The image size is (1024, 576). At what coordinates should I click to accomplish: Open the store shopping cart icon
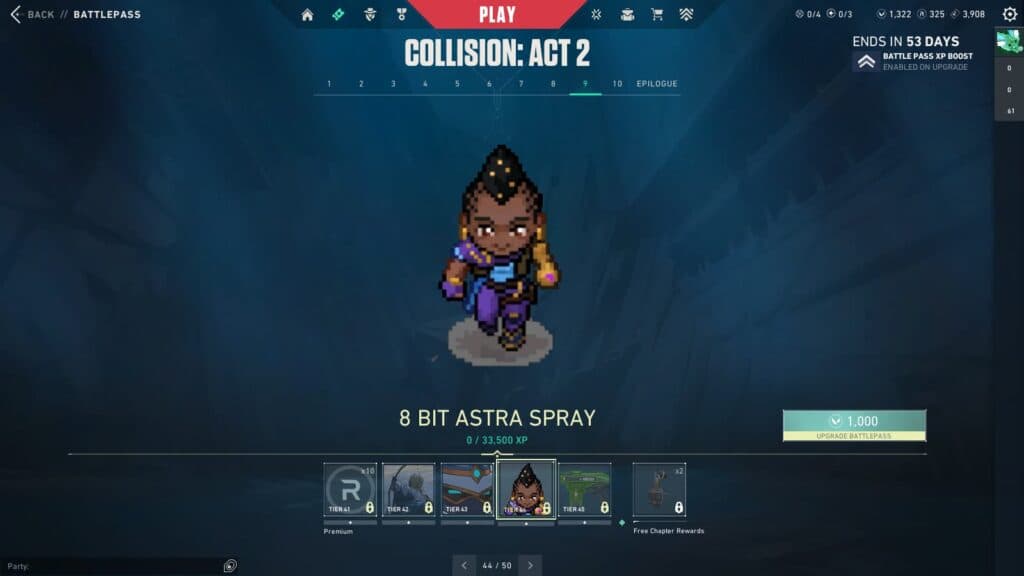pos(657,15)
